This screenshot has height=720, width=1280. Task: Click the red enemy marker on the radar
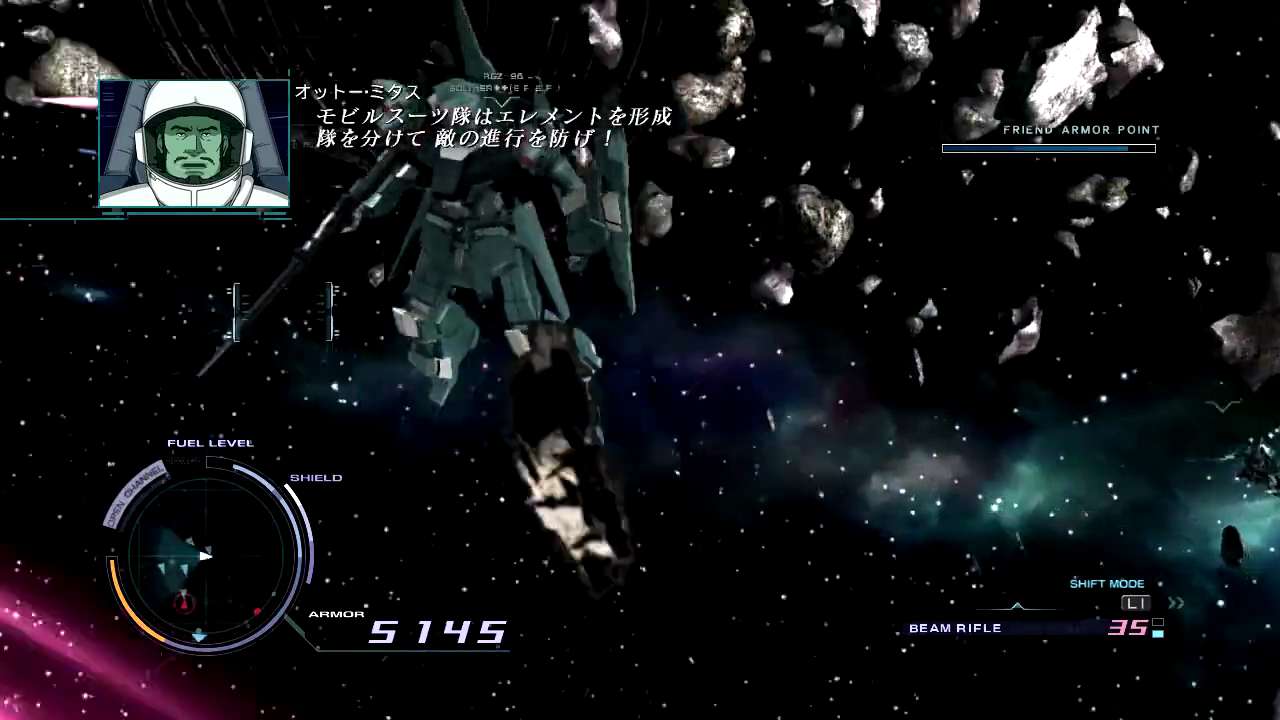(x=257, y=612)
